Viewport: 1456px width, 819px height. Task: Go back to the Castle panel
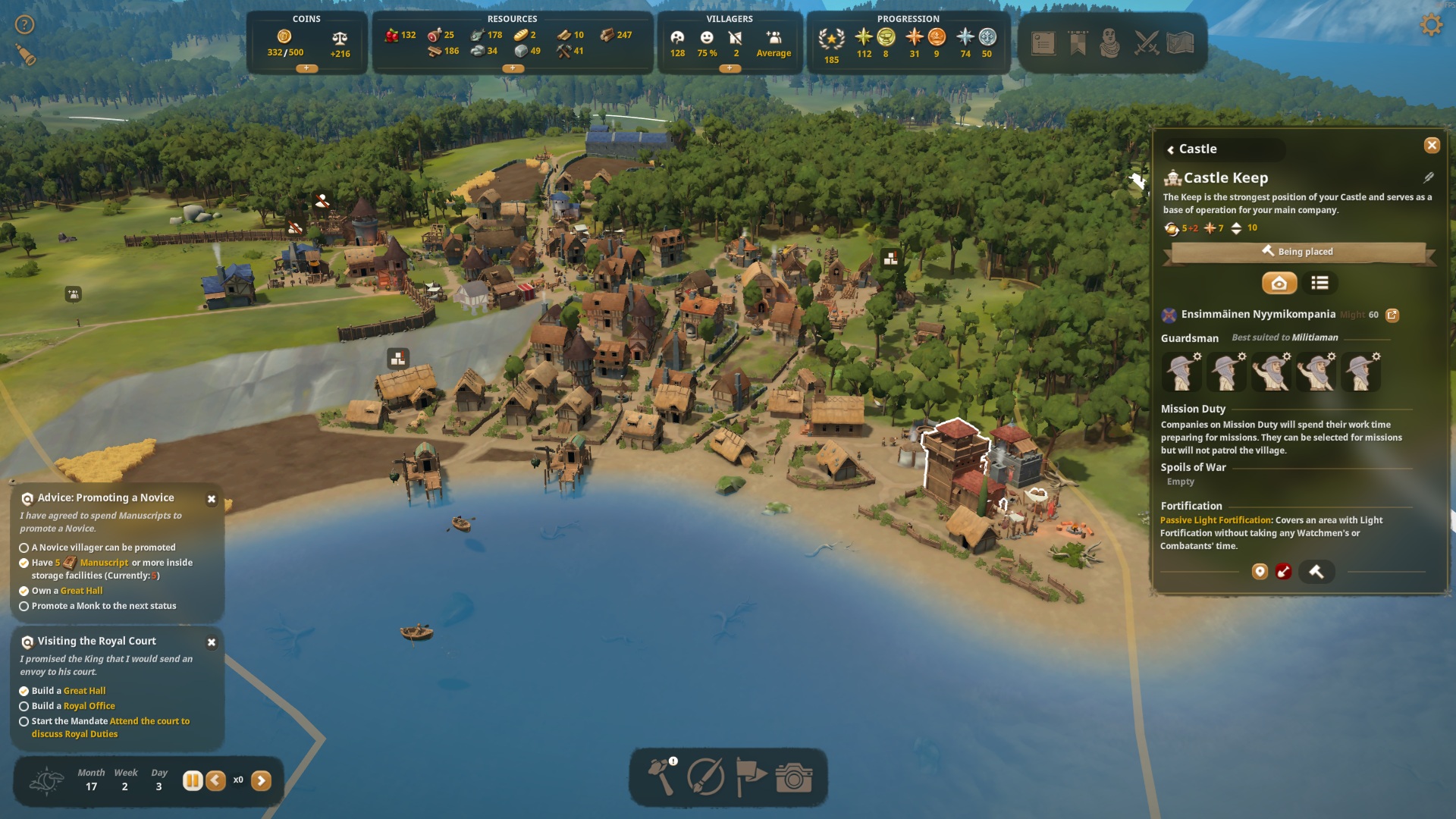click(1171, 149)
